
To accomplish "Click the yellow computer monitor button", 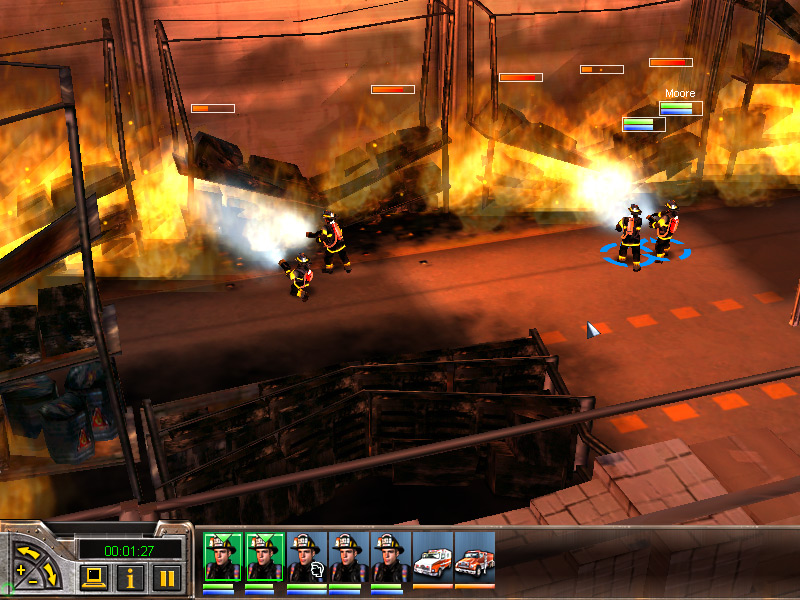I will pyautogui.click(x=95, y=576).
